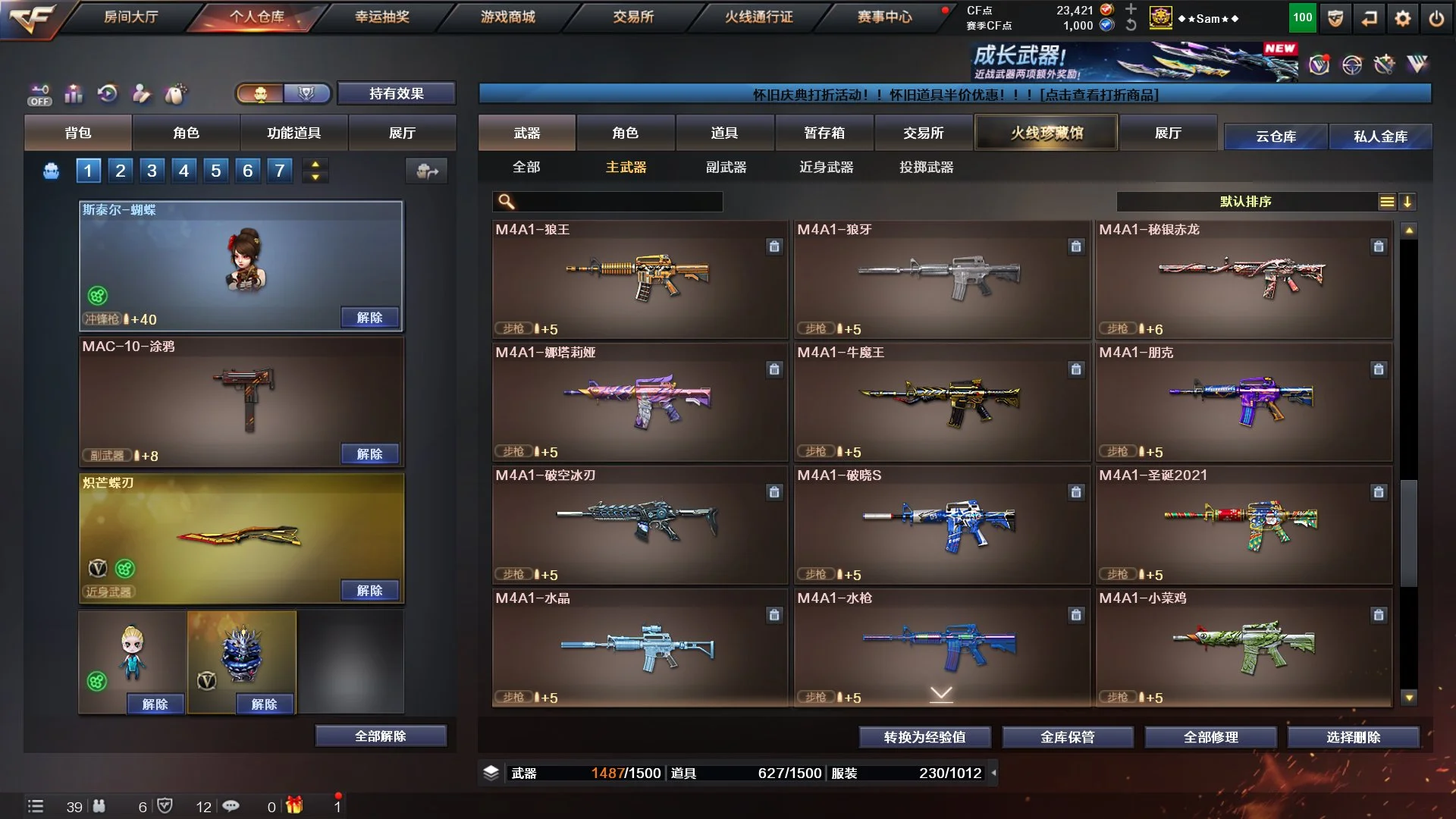
Task: Select the 近身武器 category
Action: 826,167
